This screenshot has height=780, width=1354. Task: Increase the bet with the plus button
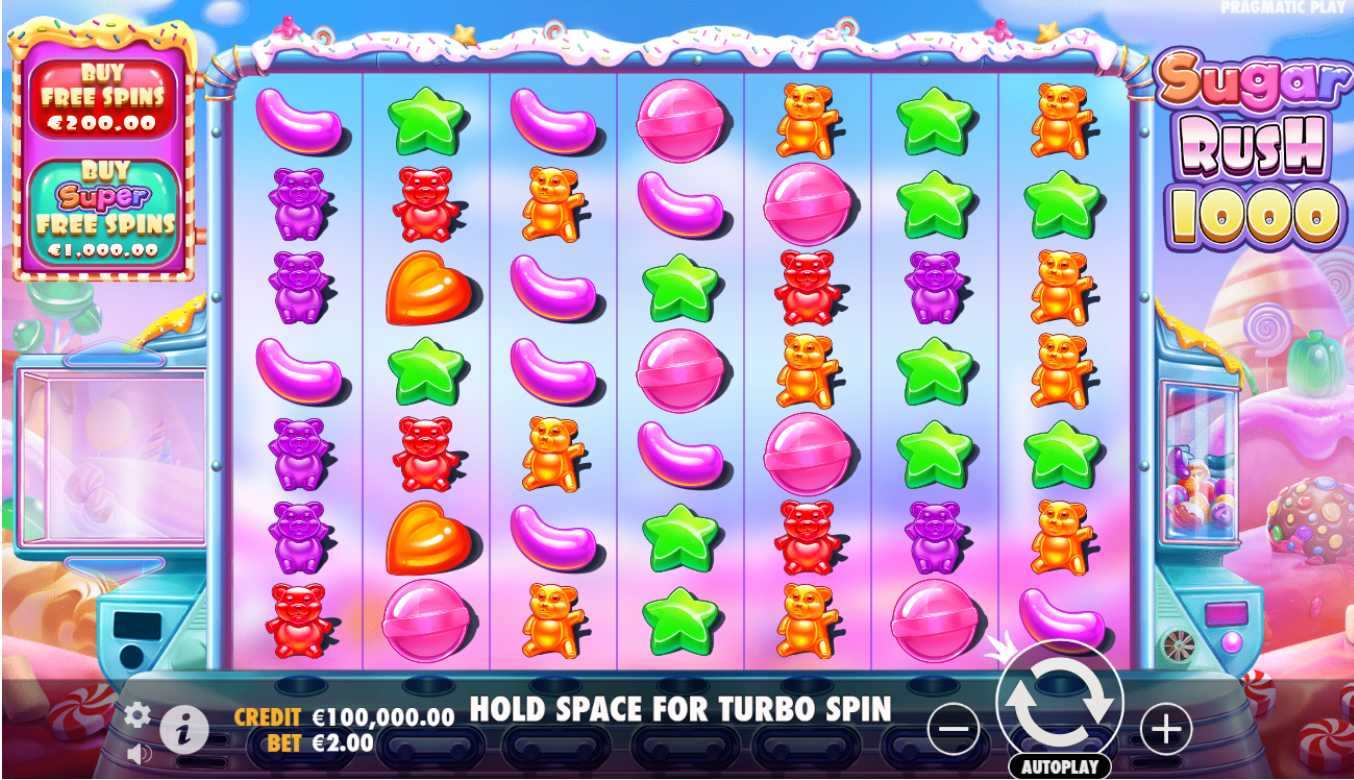(x=1165, y=728)
